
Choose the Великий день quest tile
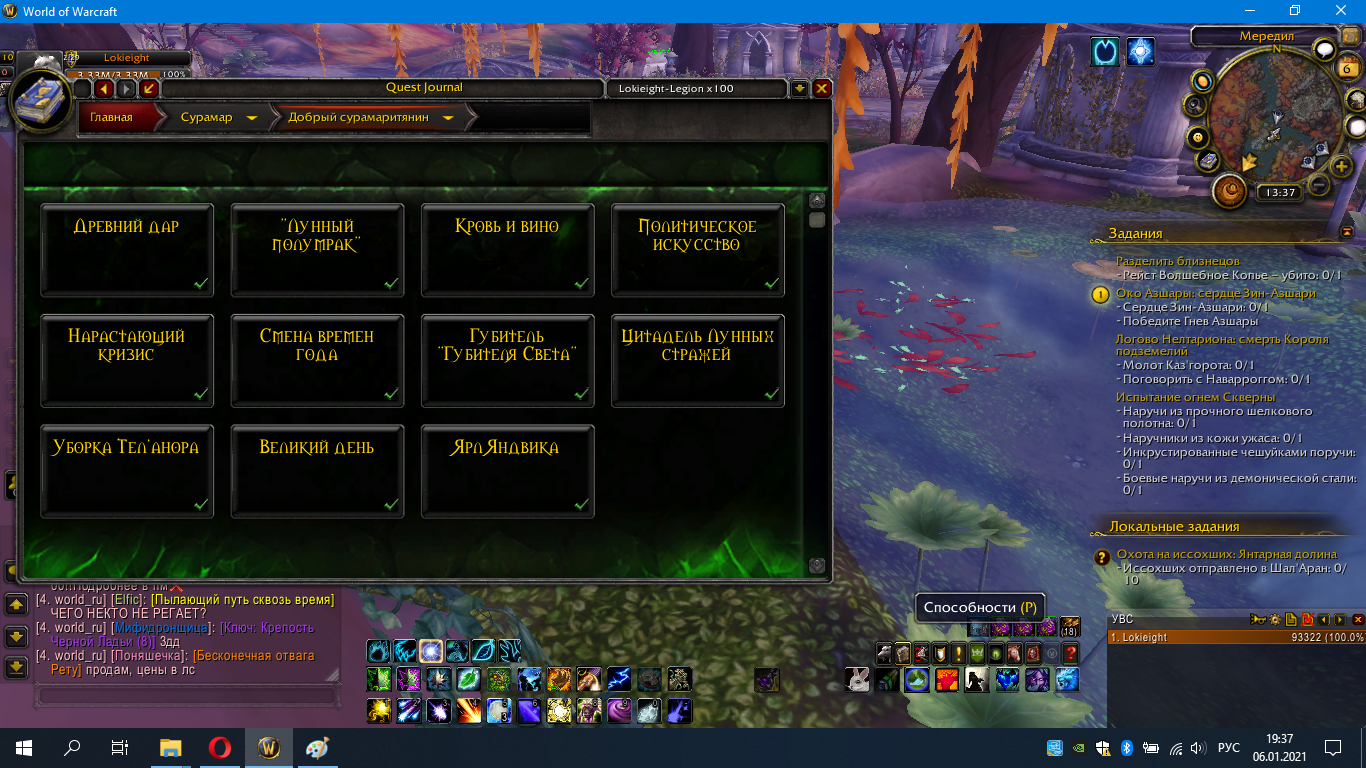pos(317,471)
